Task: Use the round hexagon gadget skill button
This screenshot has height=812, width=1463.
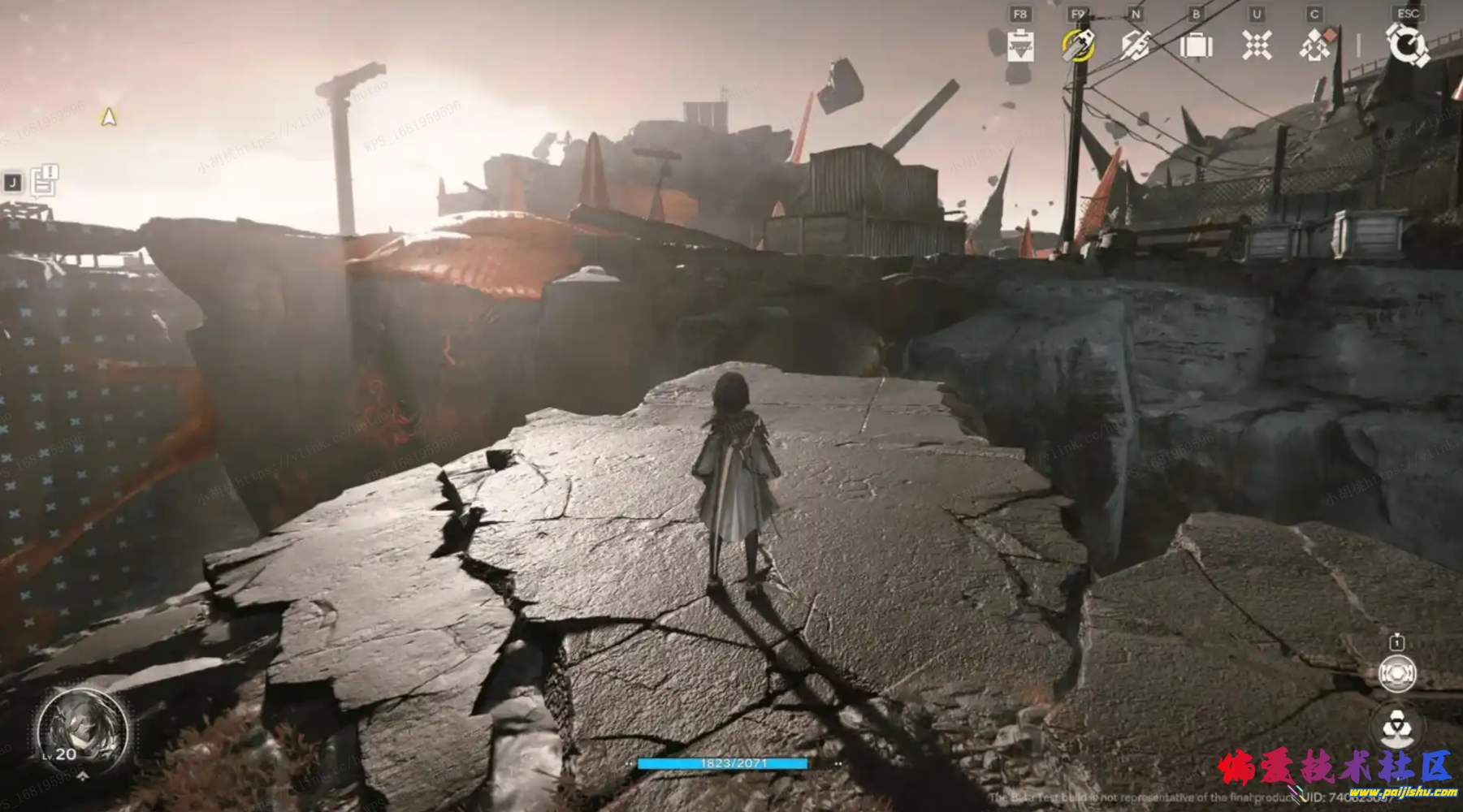Action: point(1397,673)
